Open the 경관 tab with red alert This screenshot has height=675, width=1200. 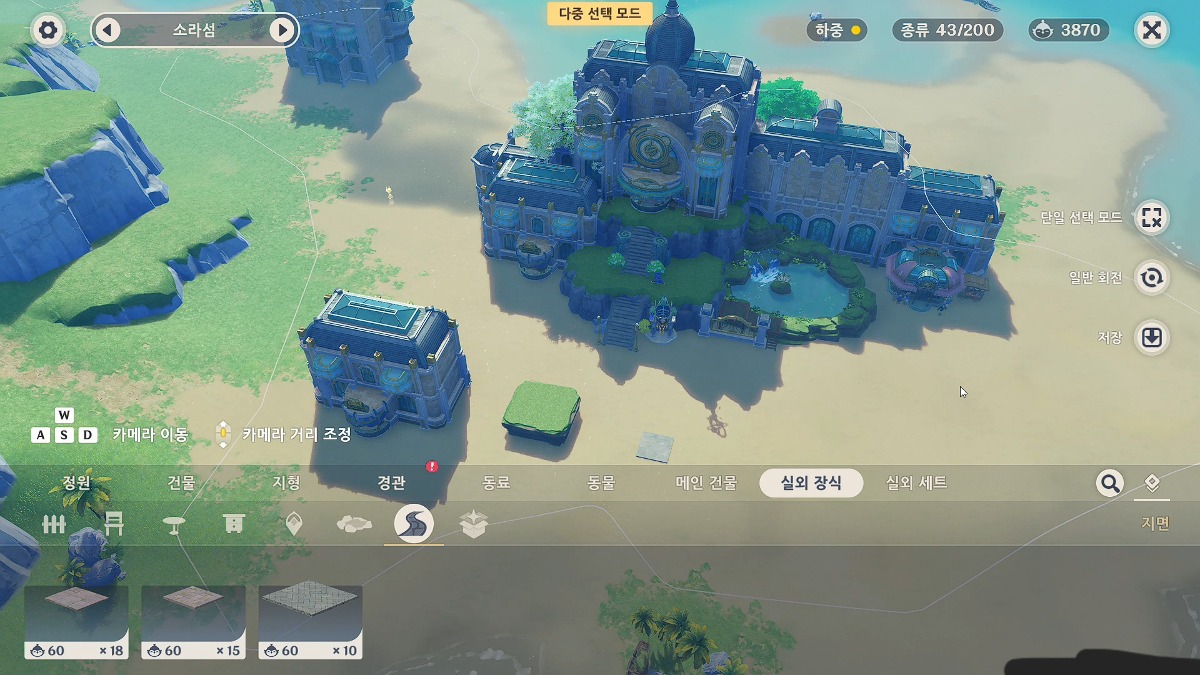[391, 483]
